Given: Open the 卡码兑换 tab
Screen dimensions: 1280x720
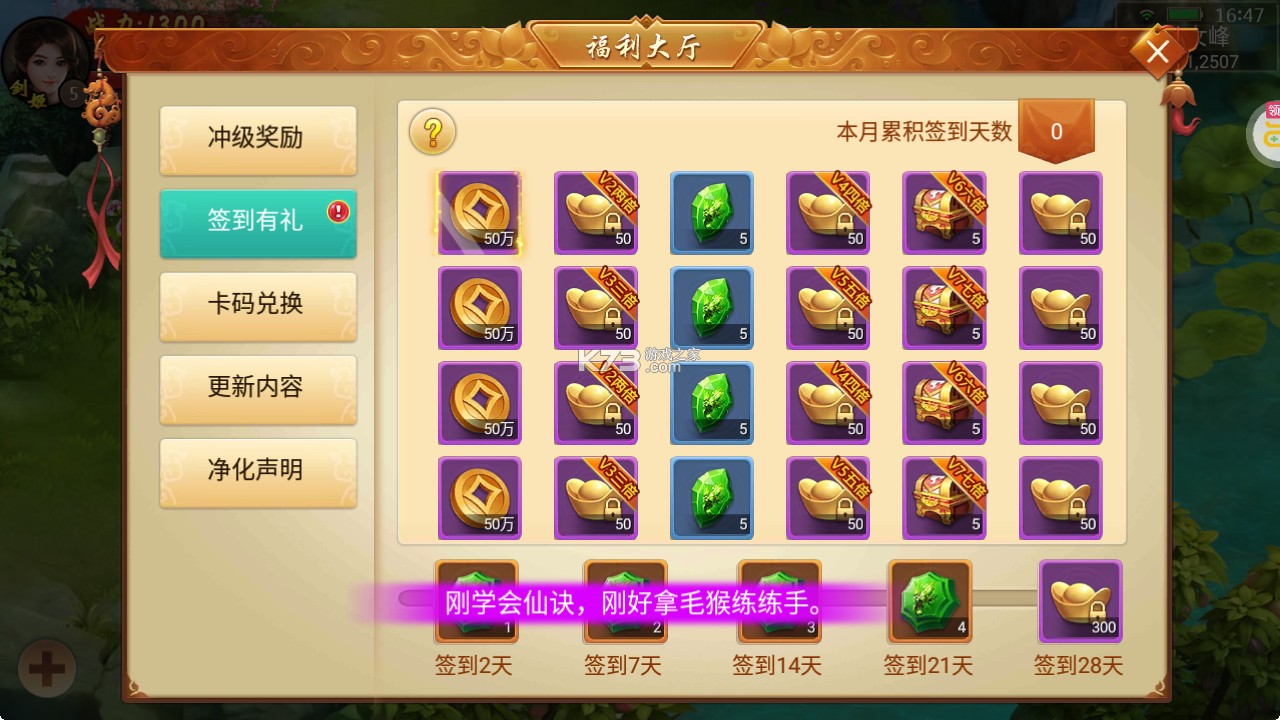Looking at the screenshot, I should 258,307.
